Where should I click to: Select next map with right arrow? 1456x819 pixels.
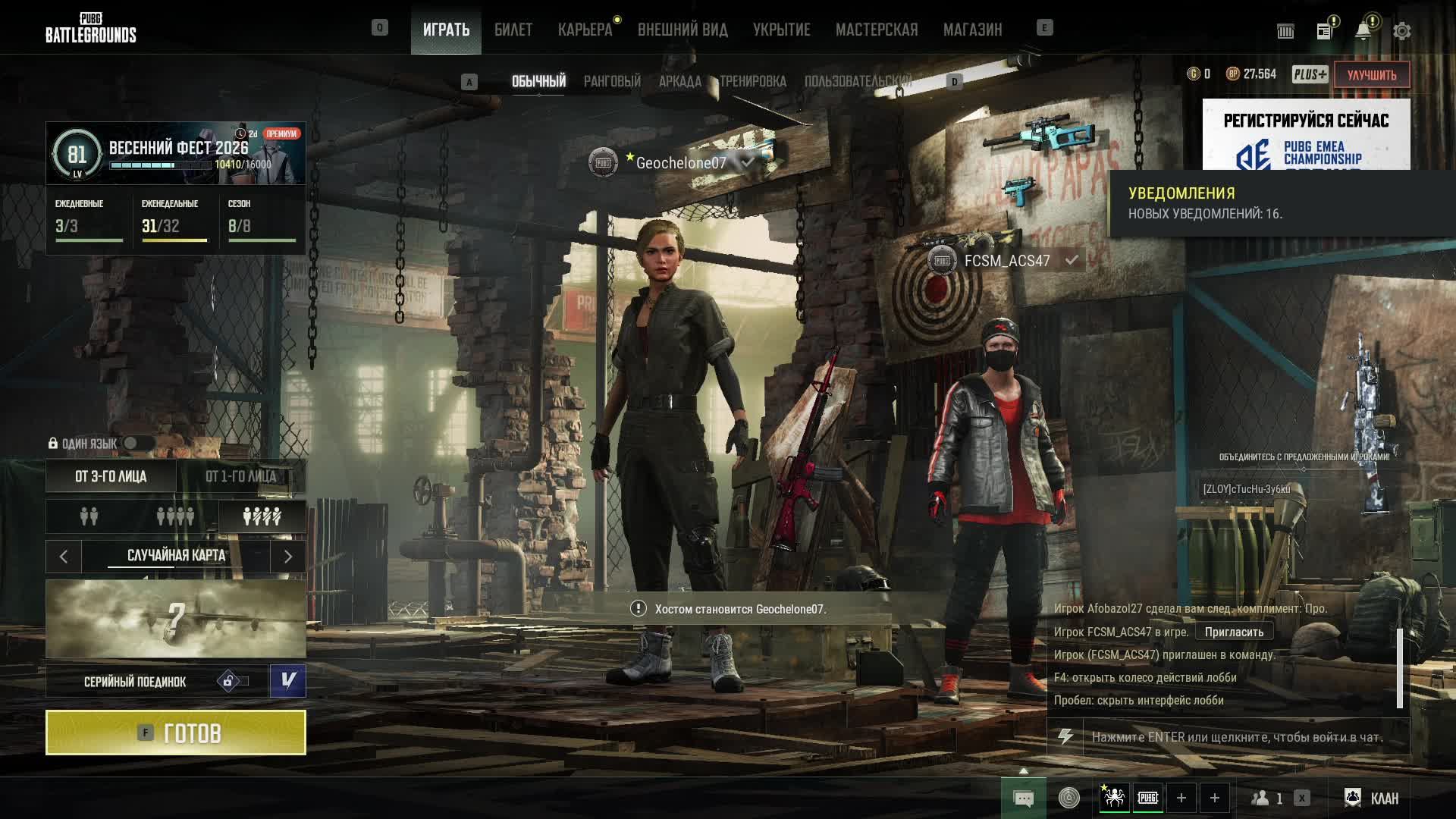pos(288,557)
